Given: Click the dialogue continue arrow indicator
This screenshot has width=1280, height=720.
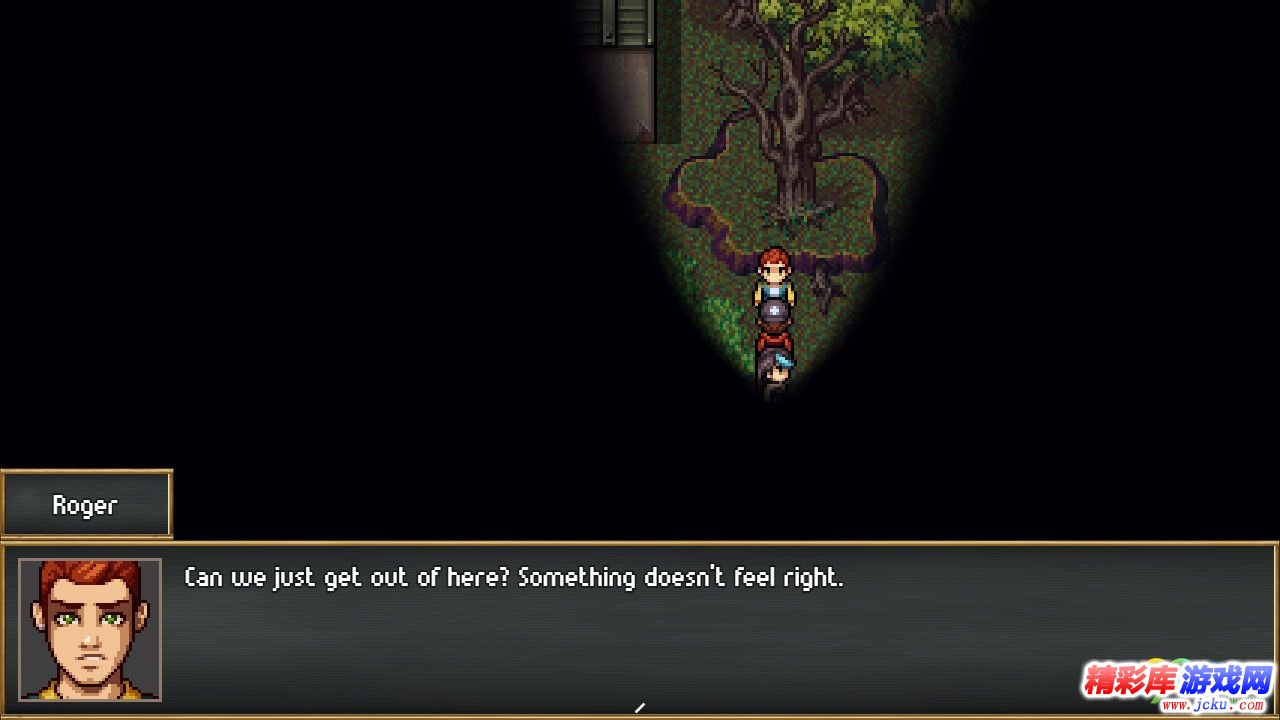Looking at the screenshot, I should pyautogui.click(x=640, y=708).
